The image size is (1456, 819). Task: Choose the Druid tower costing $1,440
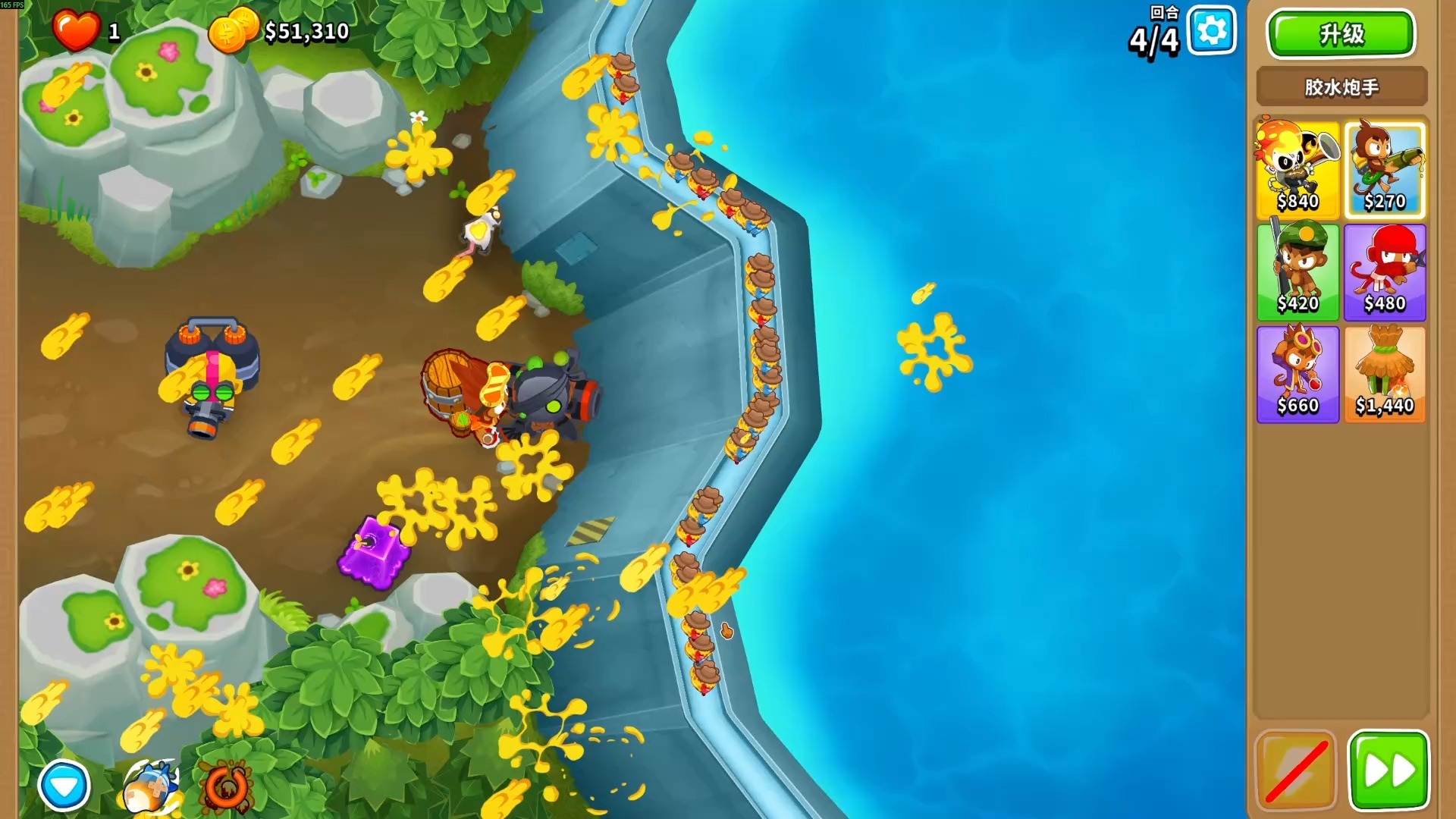coord(1384,374)
